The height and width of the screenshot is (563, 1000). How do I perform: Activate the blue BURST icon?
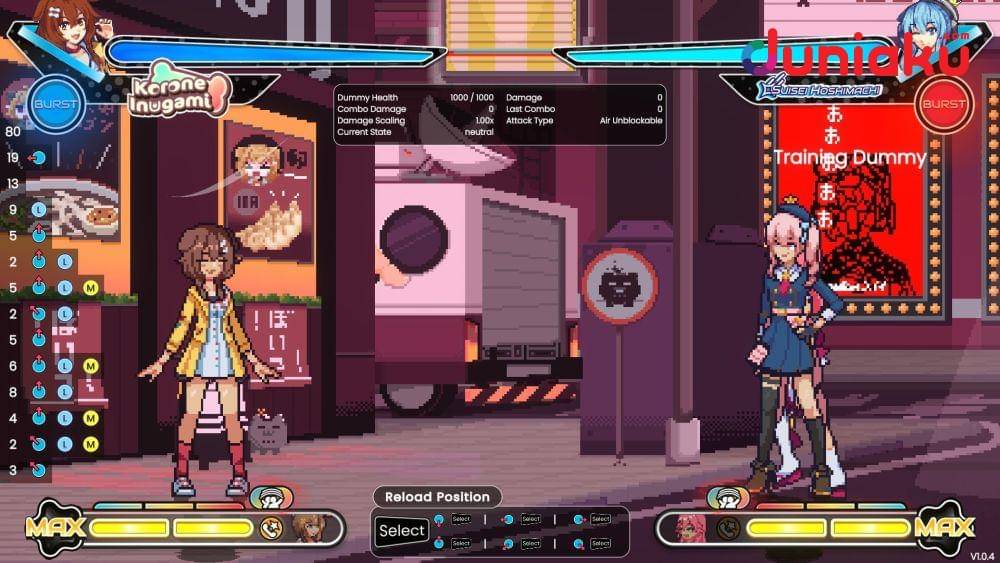pyautogui.click(x=55, y=105)
